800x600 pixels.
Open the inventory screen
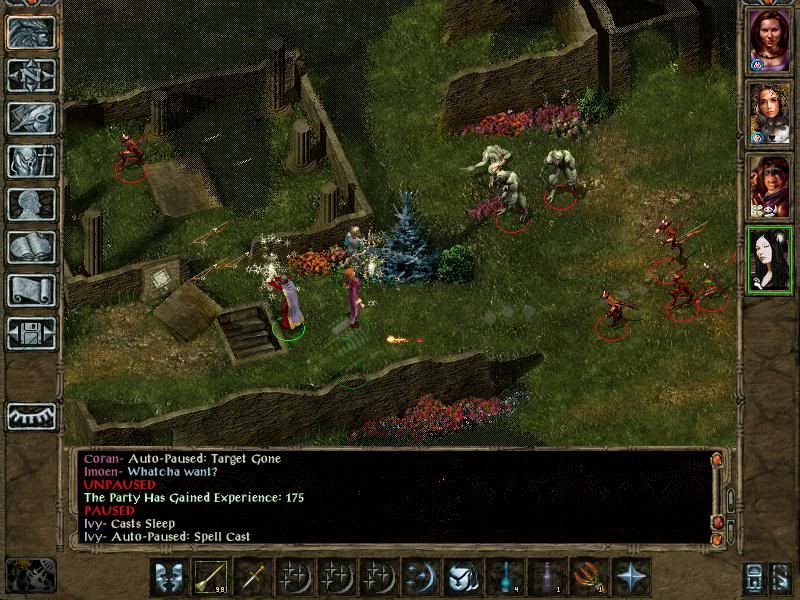31,161
